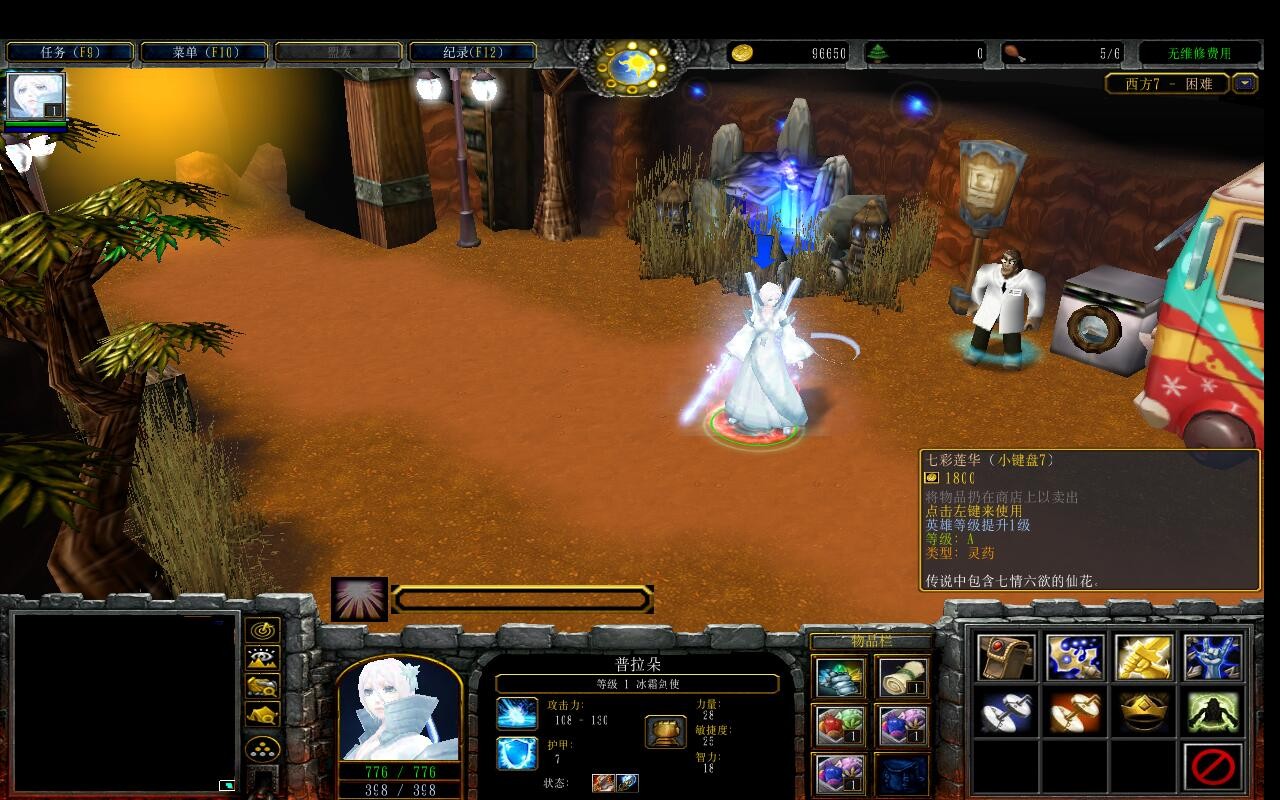Select the starry blue and gold ability icon
Screen dimensions: 1280x800
[1075, 658]
